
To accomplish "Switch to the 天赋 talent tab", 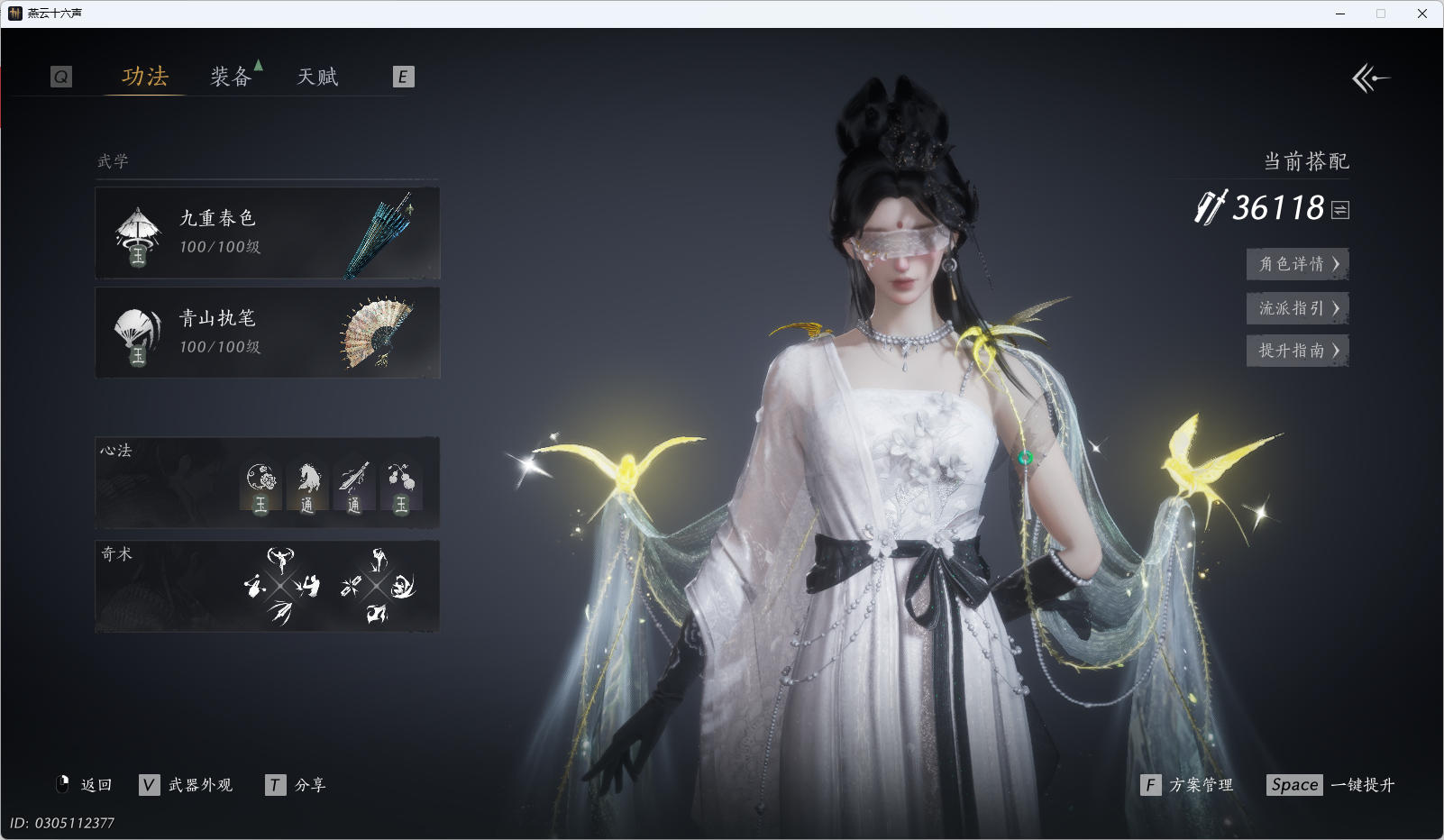I will coord(317,77).
